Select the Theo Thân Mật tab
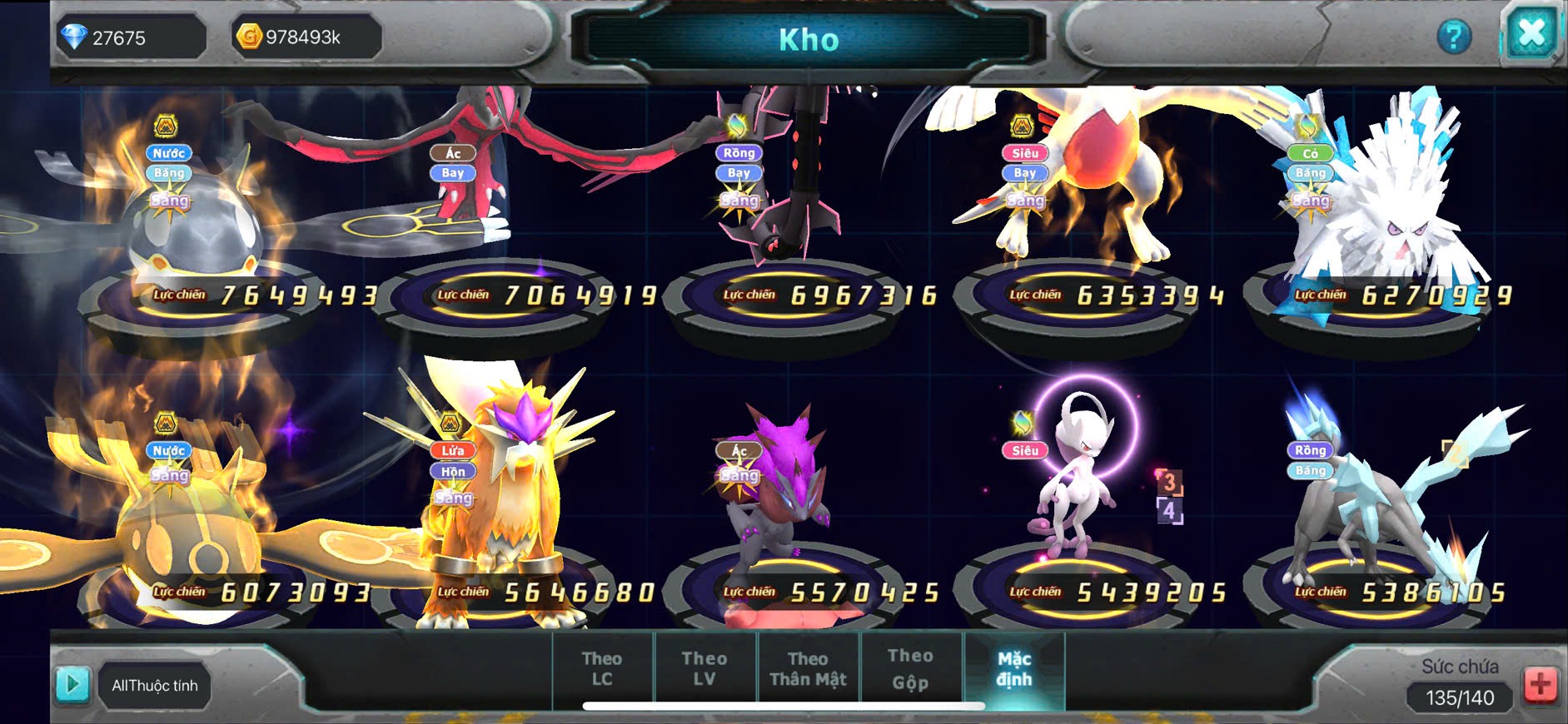Image resolution: width=1568 pixels, height=724 pixels. (x=808, y=669)
